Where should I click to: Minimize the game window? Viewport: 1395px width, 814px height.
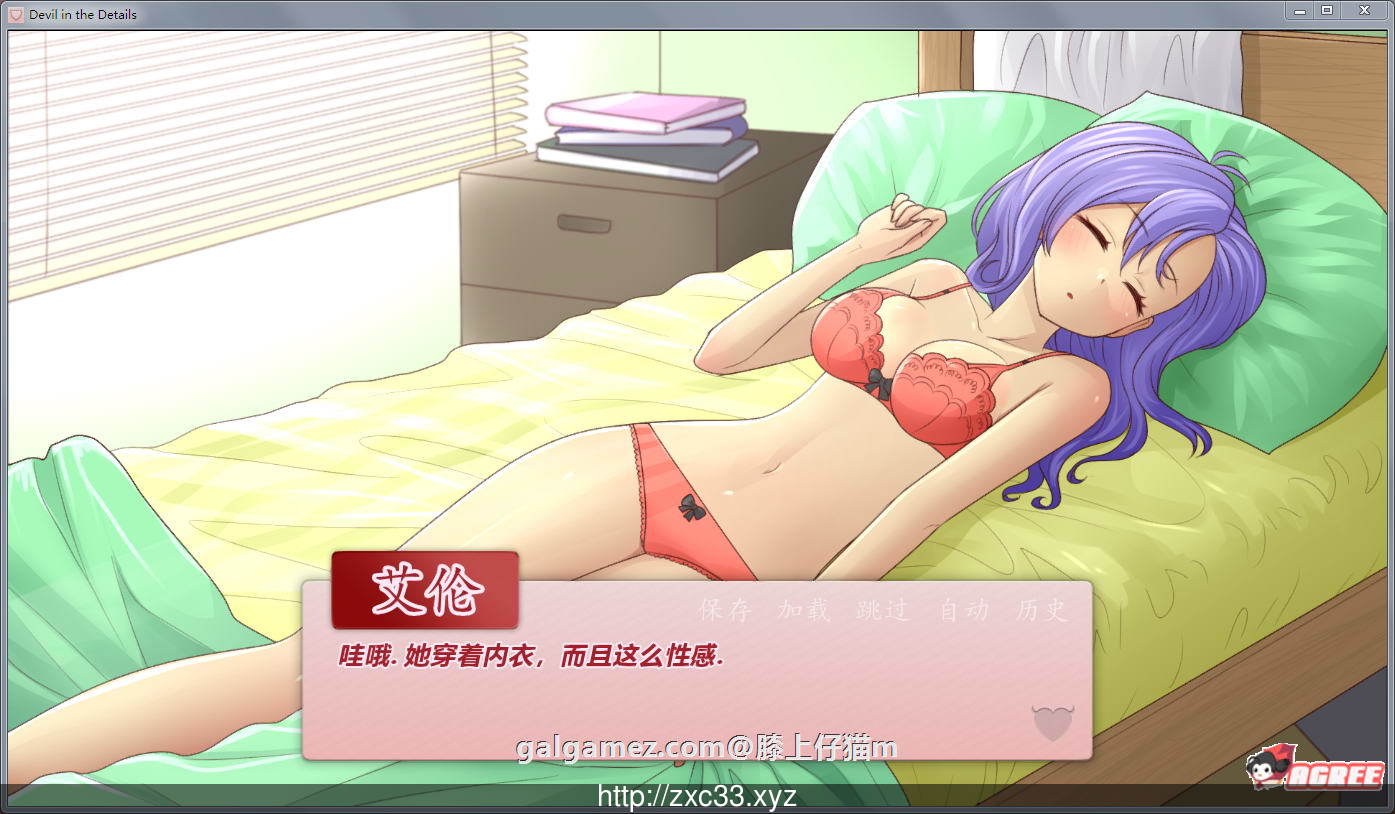point(1298,10)
